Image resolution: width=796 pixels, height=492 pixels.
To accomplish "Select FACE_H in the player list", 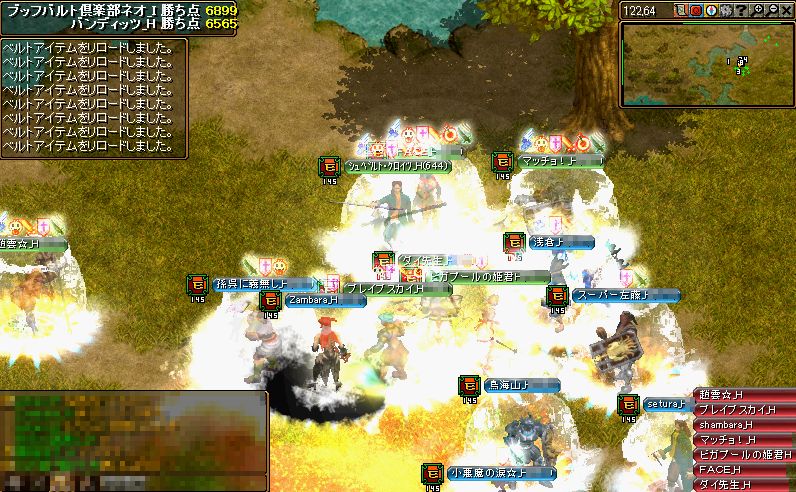I will (x=744, y=469).
